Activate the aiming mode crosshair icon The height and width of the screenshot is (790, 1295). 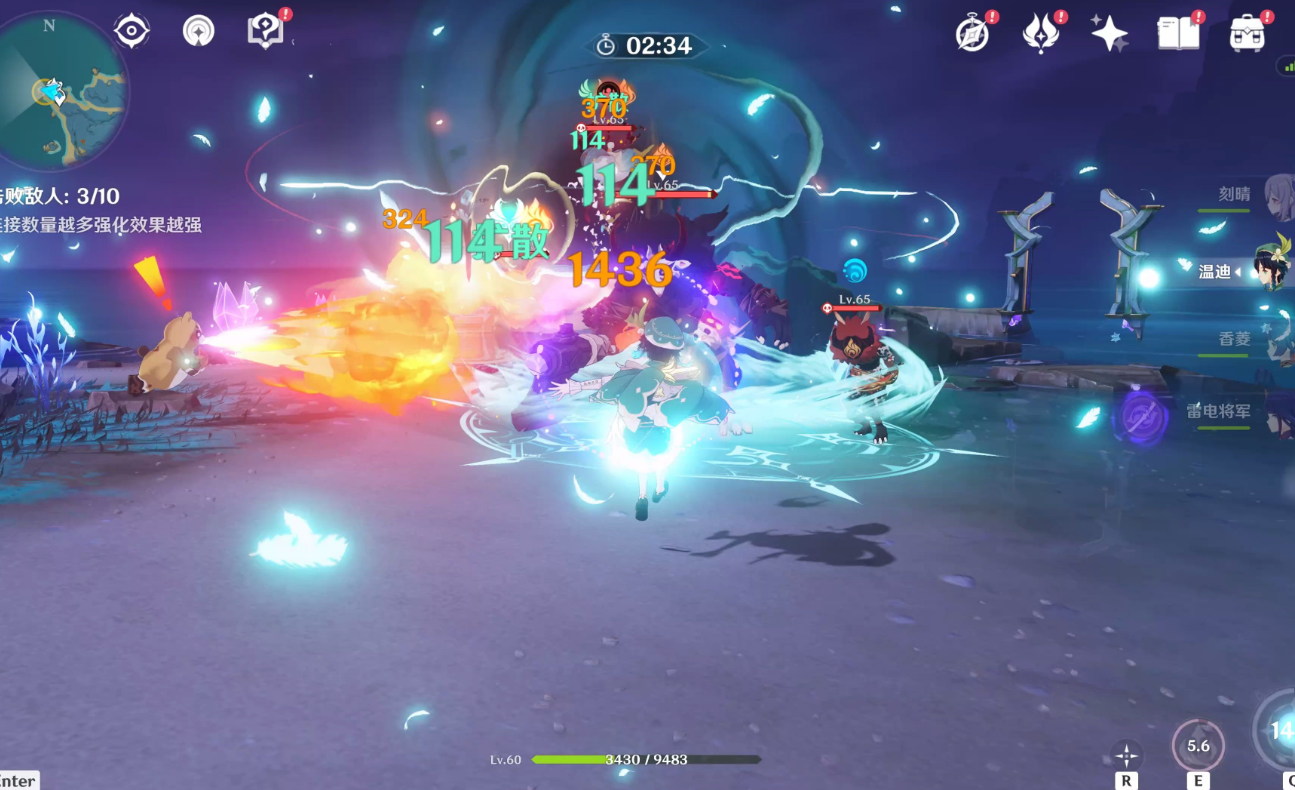[x=1127, y=756]
